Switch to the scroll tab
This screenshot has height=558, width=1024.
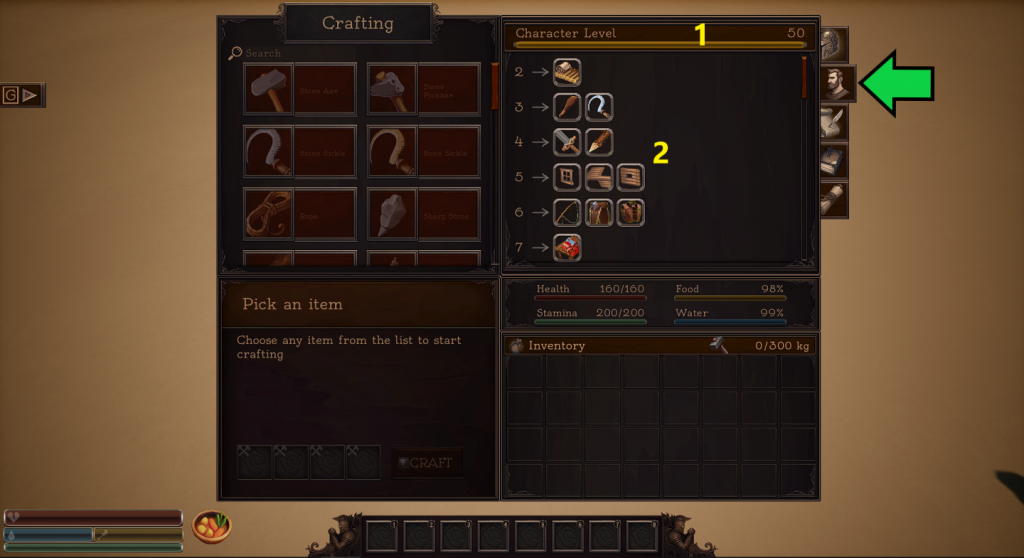(x=834, y=199)
